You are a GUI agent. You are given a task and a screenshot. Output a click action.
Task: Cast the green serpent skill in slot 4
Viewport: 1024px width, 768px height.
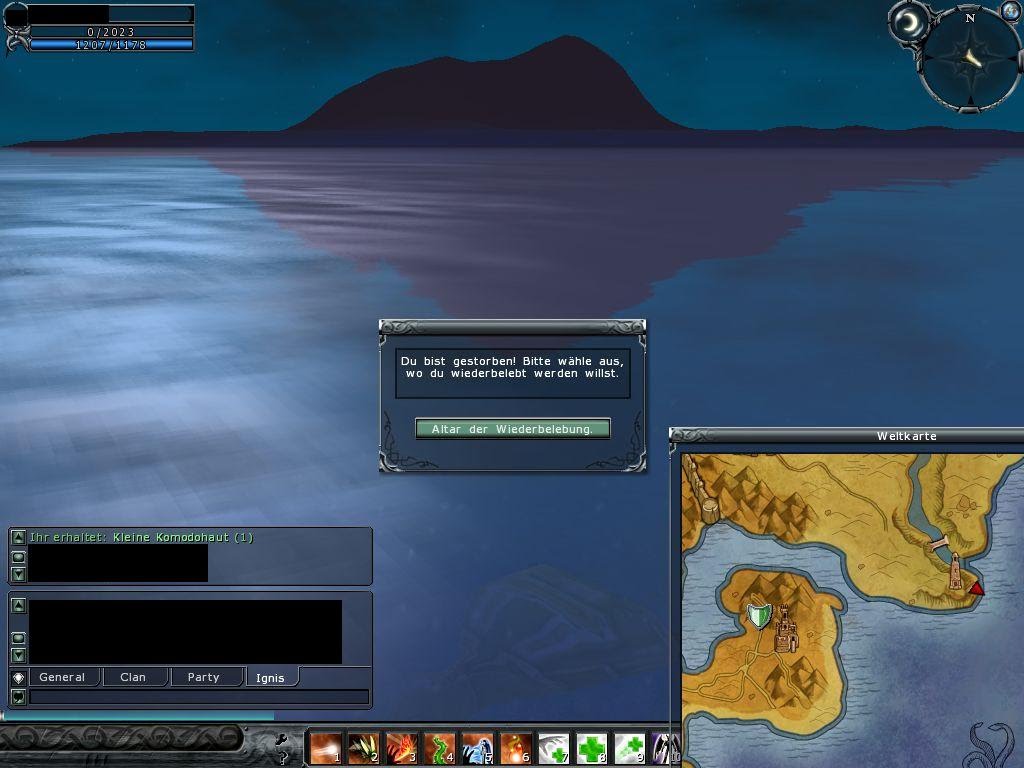click(439, 748)
